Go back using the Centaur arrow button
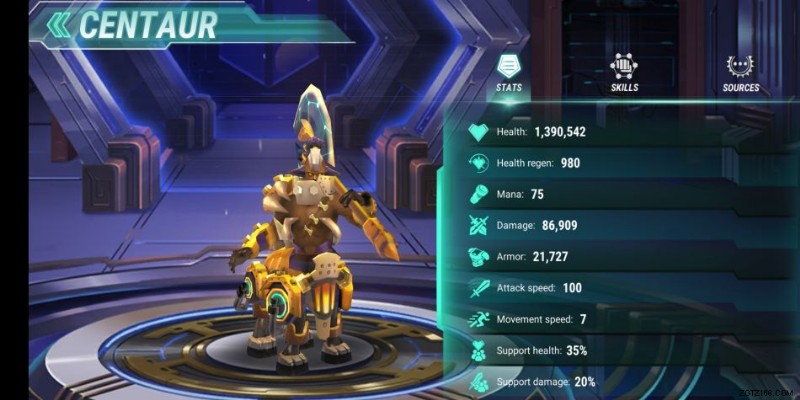This screenshot has height=400, width=800. click(x=60, y=24)
